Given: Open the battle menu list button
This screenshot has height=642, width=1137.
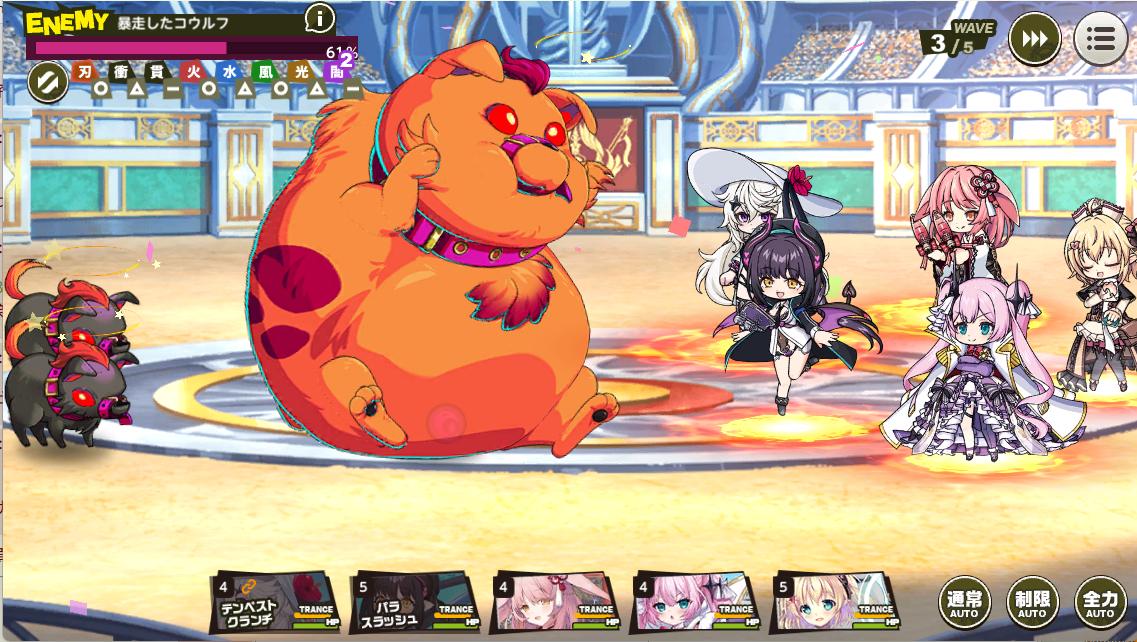Looking at the screenshot, I should (1100, 40).
